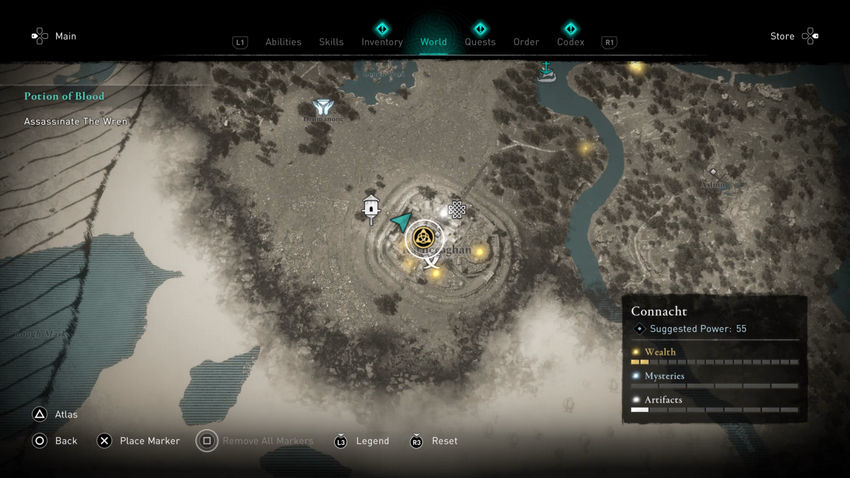Select the ship marker by the river
Screen dimensions: 850x478
click(x=546, y=70)
